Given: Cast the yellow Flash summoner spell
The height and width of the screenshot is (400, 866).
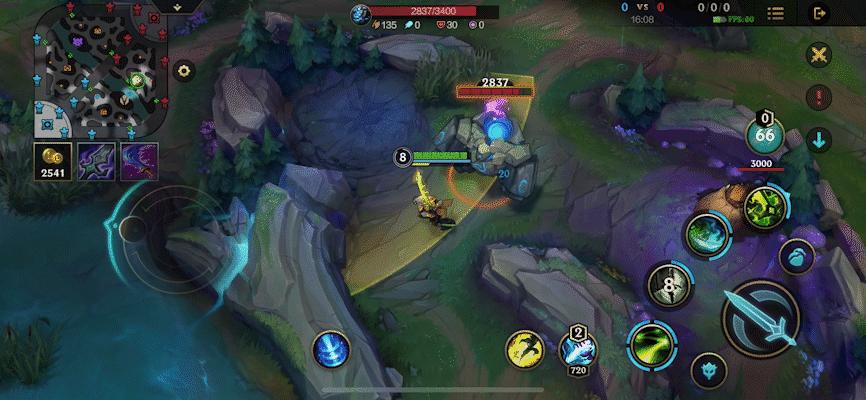Looking at the screenshot, I should pyautogui.click(x=524, y=349).
